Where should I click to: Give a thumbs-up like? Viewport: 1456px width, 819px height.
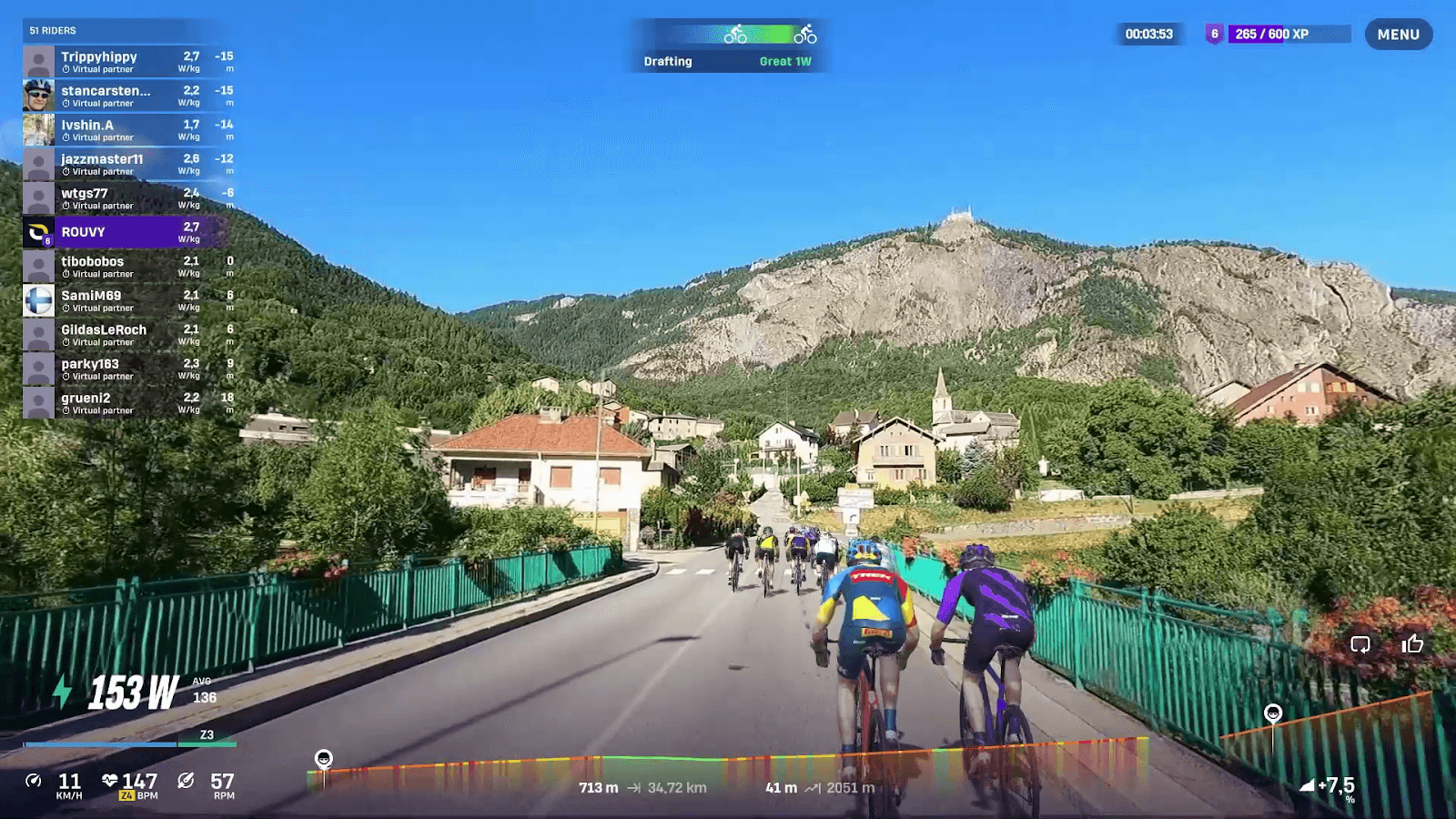tap(1412, 644)
